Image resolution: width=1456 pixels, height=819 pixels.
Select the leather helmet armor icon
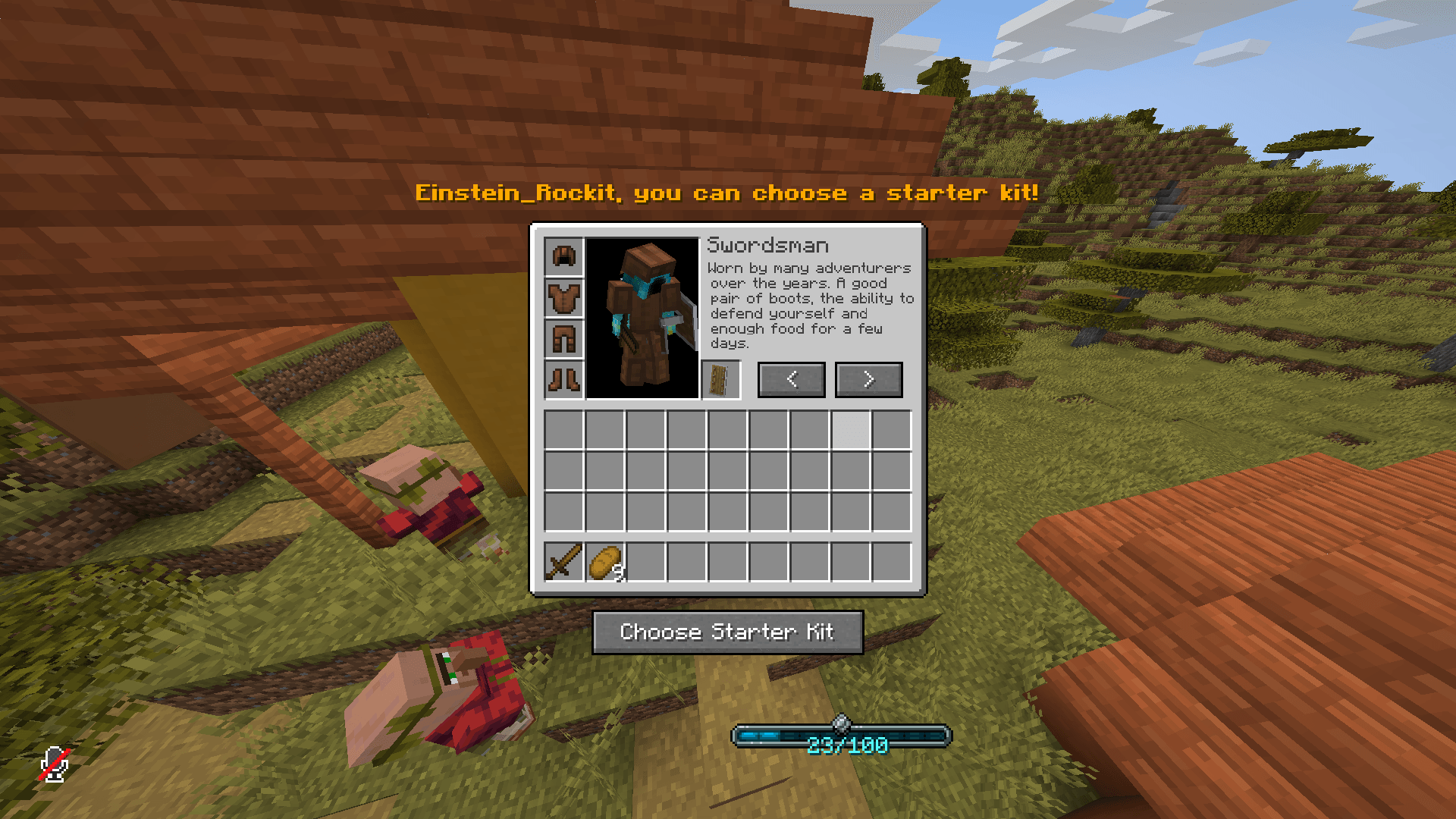tap(563, 256)
